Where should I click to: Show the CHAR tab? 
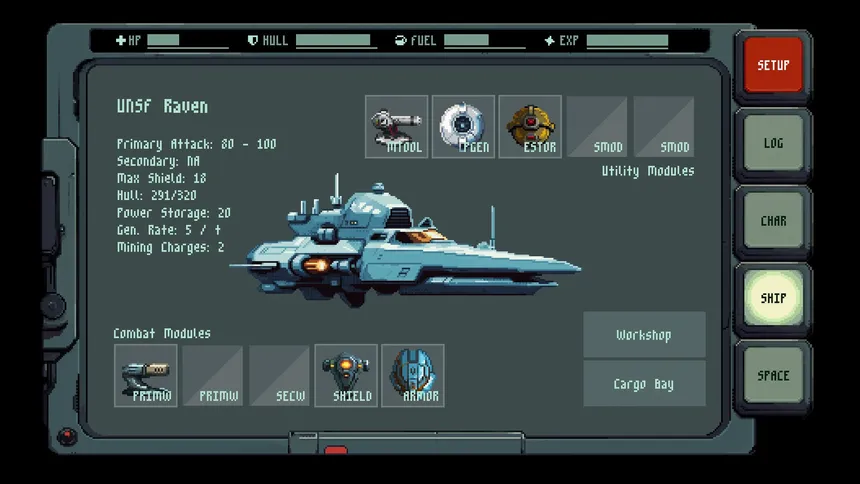pyautogui.click(x=773, y=221)
